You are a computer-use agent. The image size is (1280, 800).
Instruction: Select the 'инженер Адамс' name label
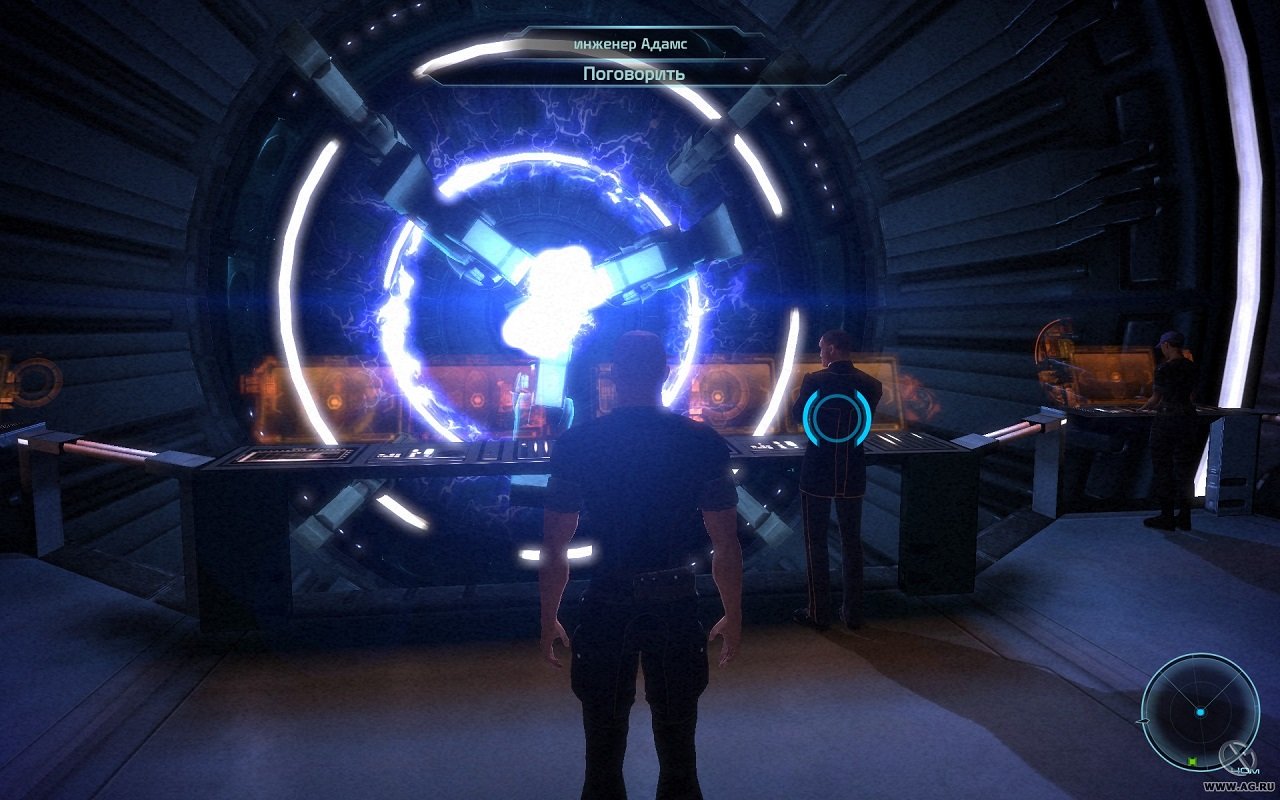pos(634,43)
